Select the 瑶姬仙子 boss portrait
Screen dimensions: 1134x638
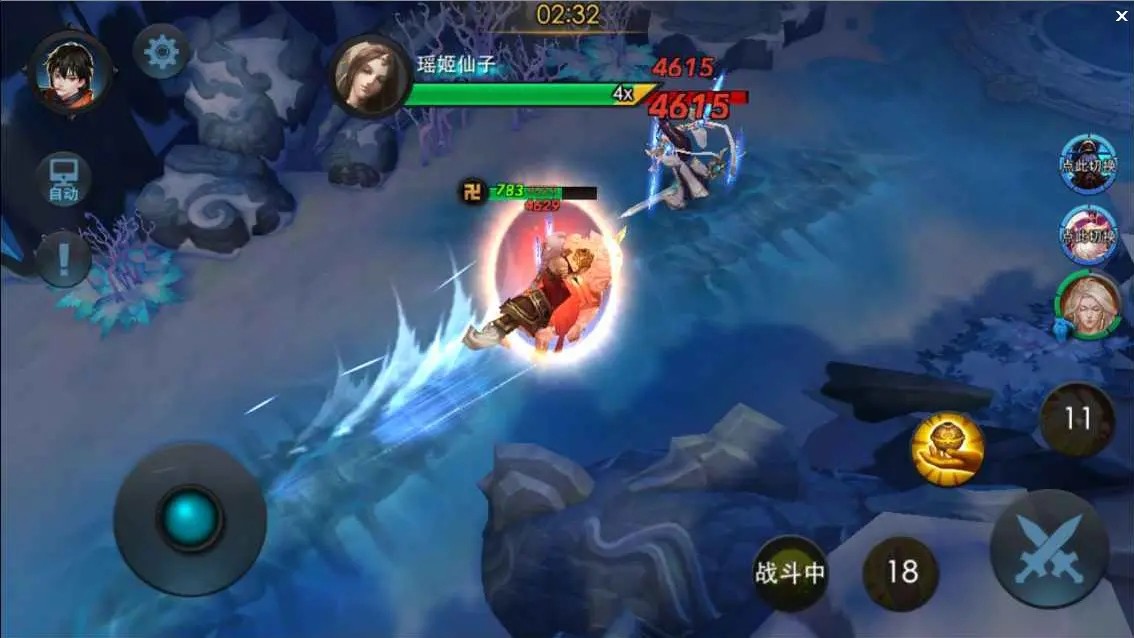click(x=371, y=76)
